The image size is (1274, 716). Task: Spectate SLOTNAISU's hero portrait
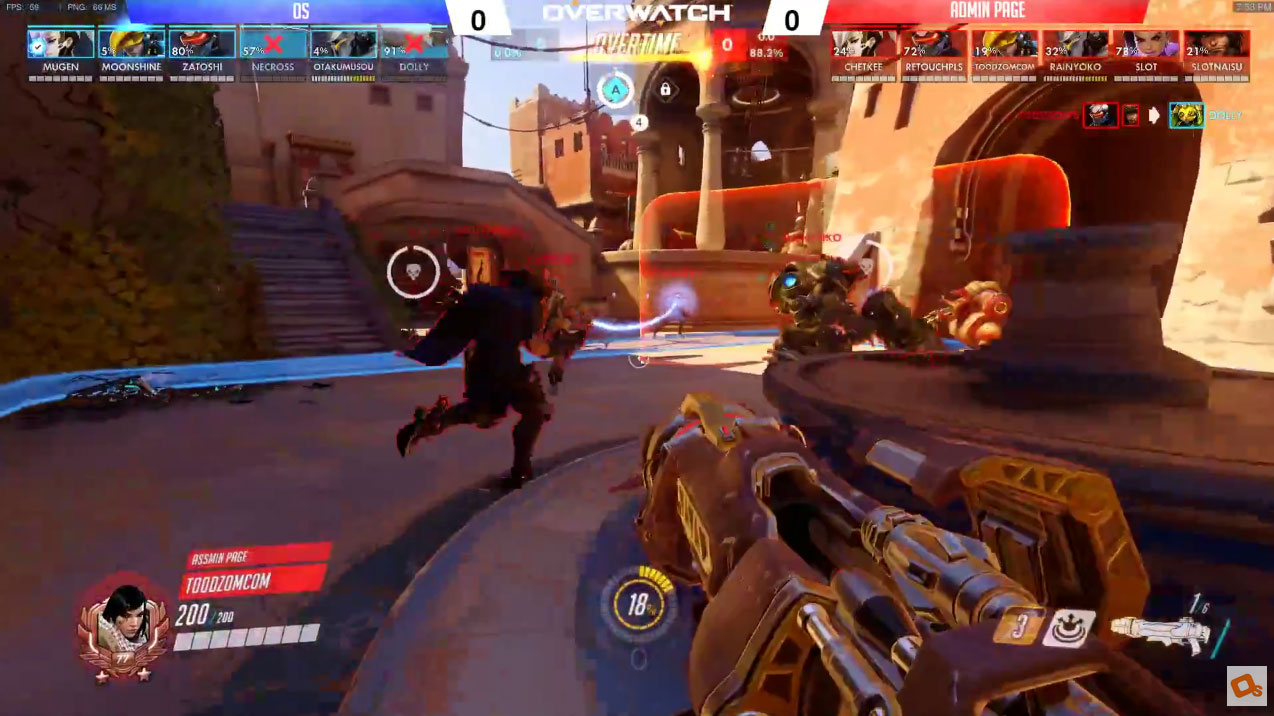[1216, 44]
